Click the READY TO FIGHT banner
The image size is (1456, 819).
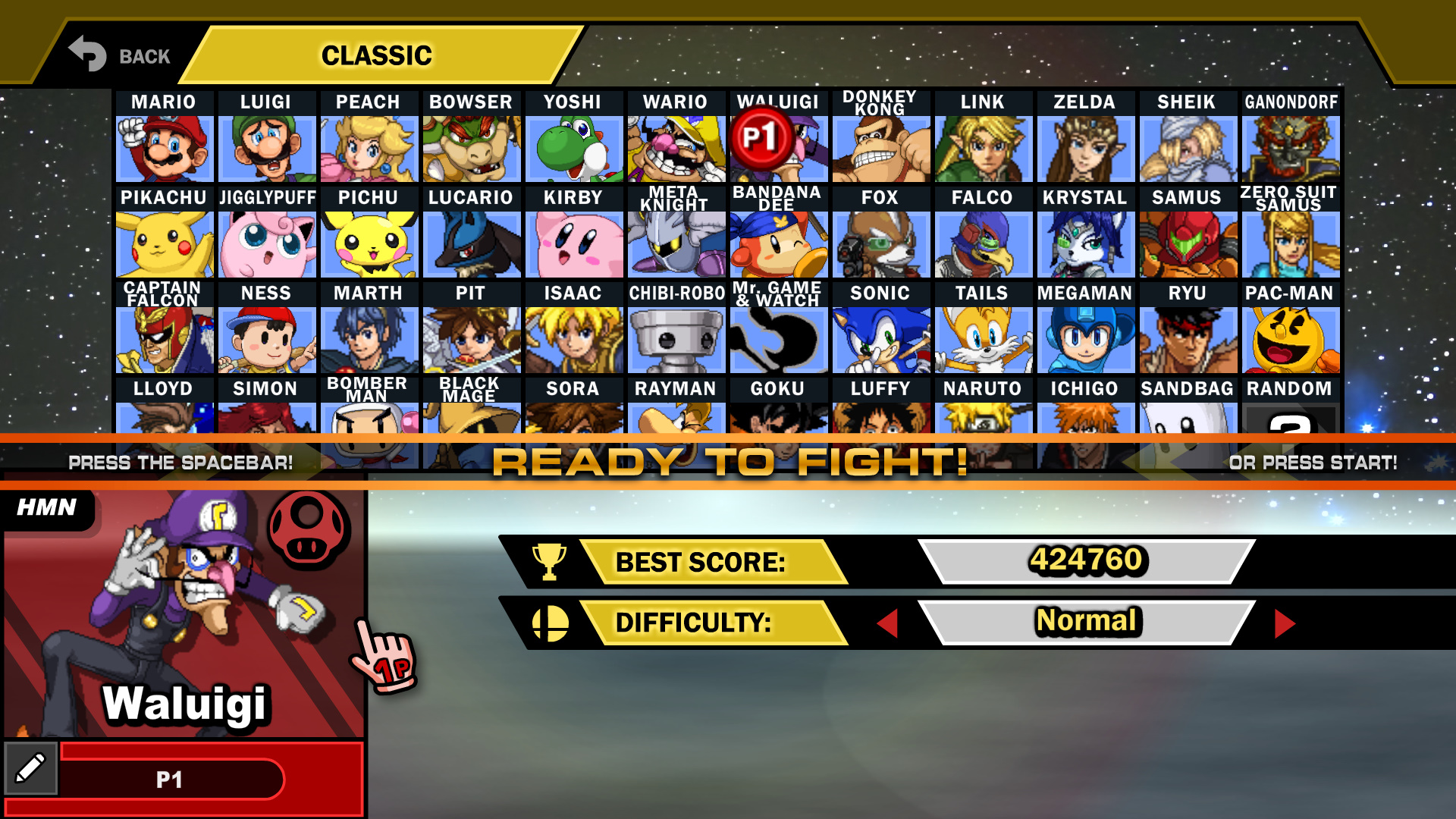coord(728,460)
